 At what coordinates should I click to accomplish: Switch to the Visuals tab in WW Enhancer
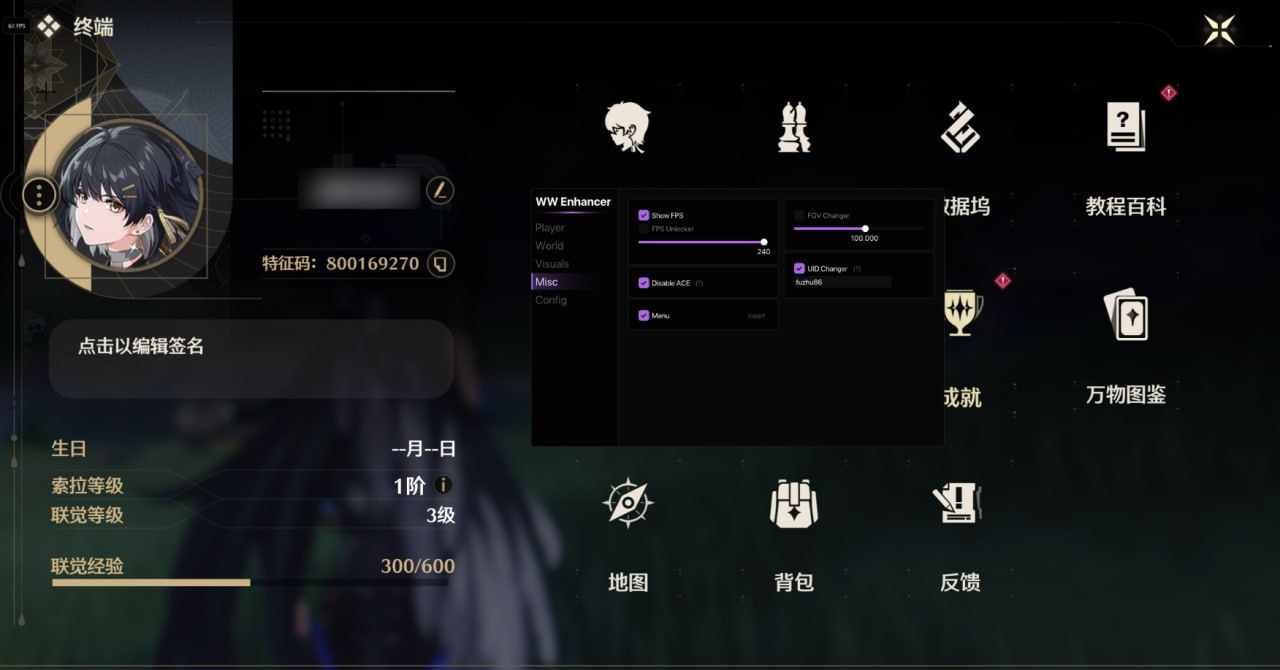click(552, 264)
